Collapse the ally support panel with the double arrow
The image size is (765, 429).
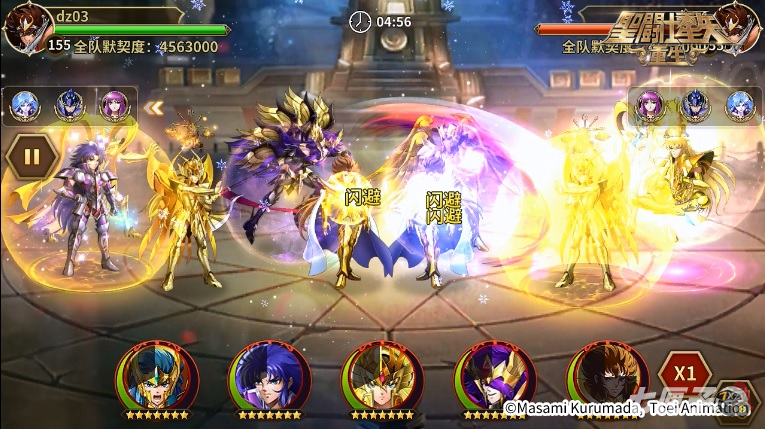click(153, 107)
